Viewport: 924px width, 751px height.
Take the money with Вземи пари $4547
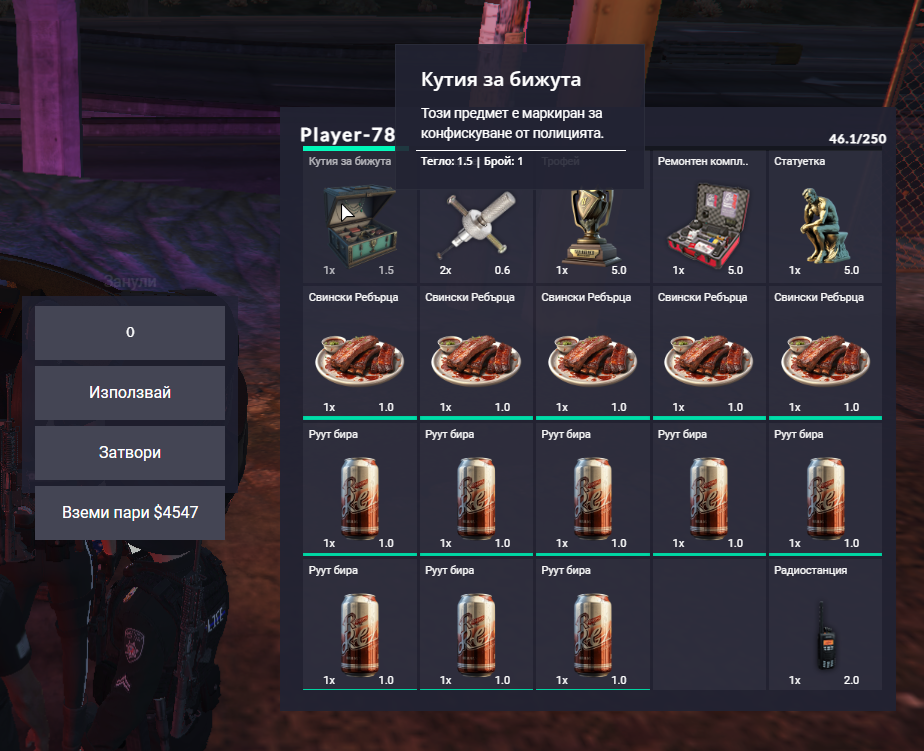pos(130,513)
